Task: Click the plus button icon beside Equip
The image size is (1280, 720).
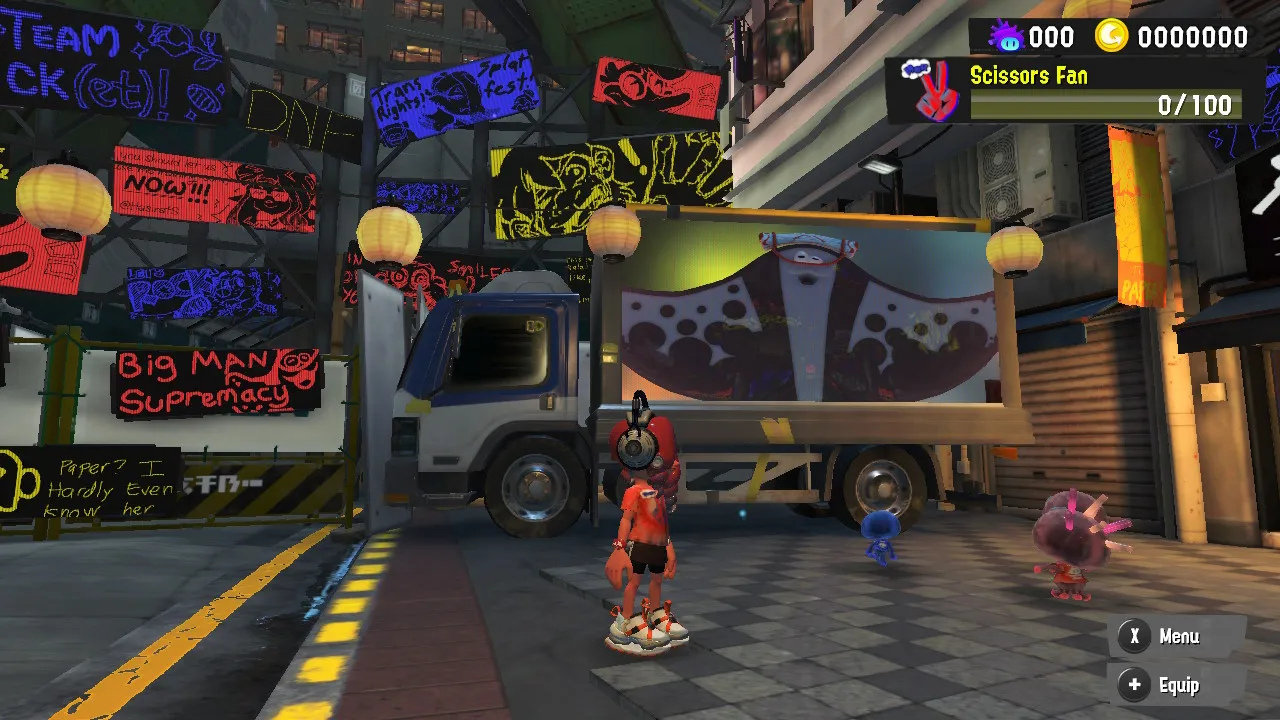Action: coord(1135,686)
